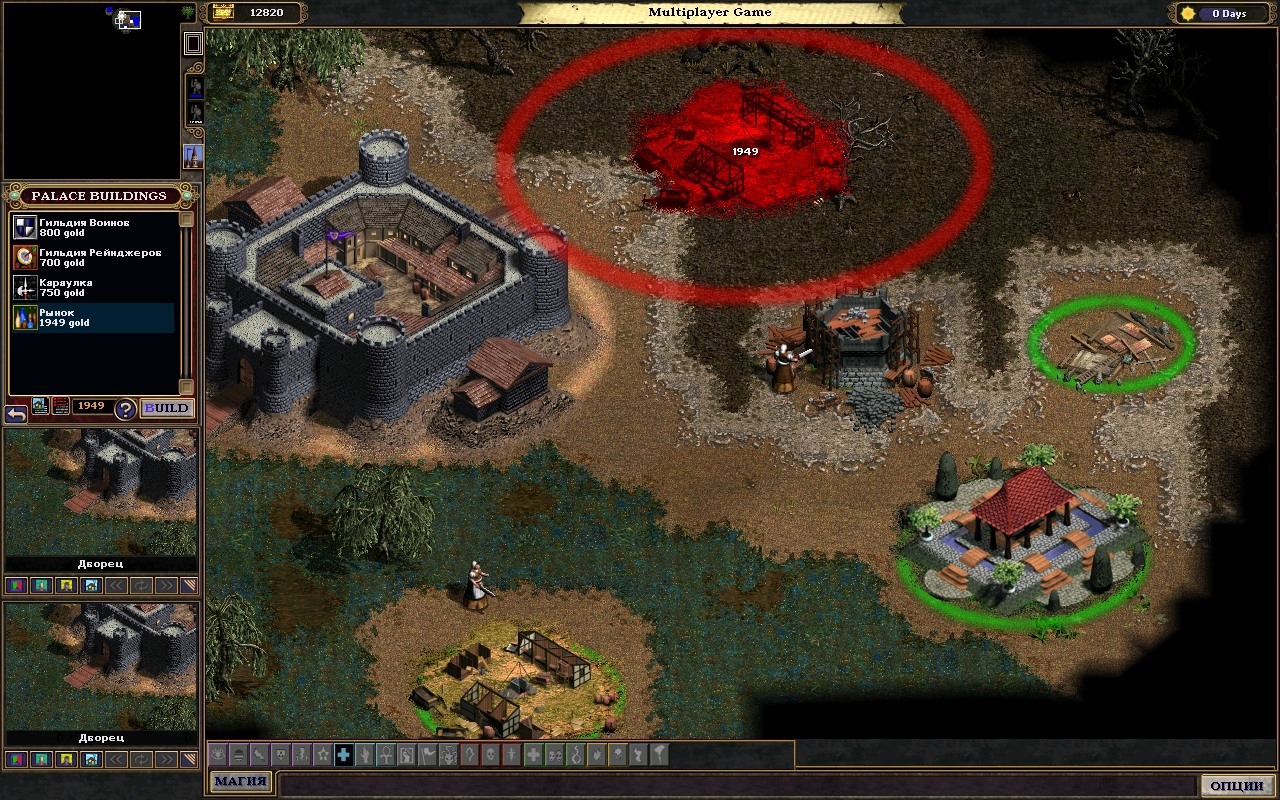Choose the flag spell icon

pos(427,755)
